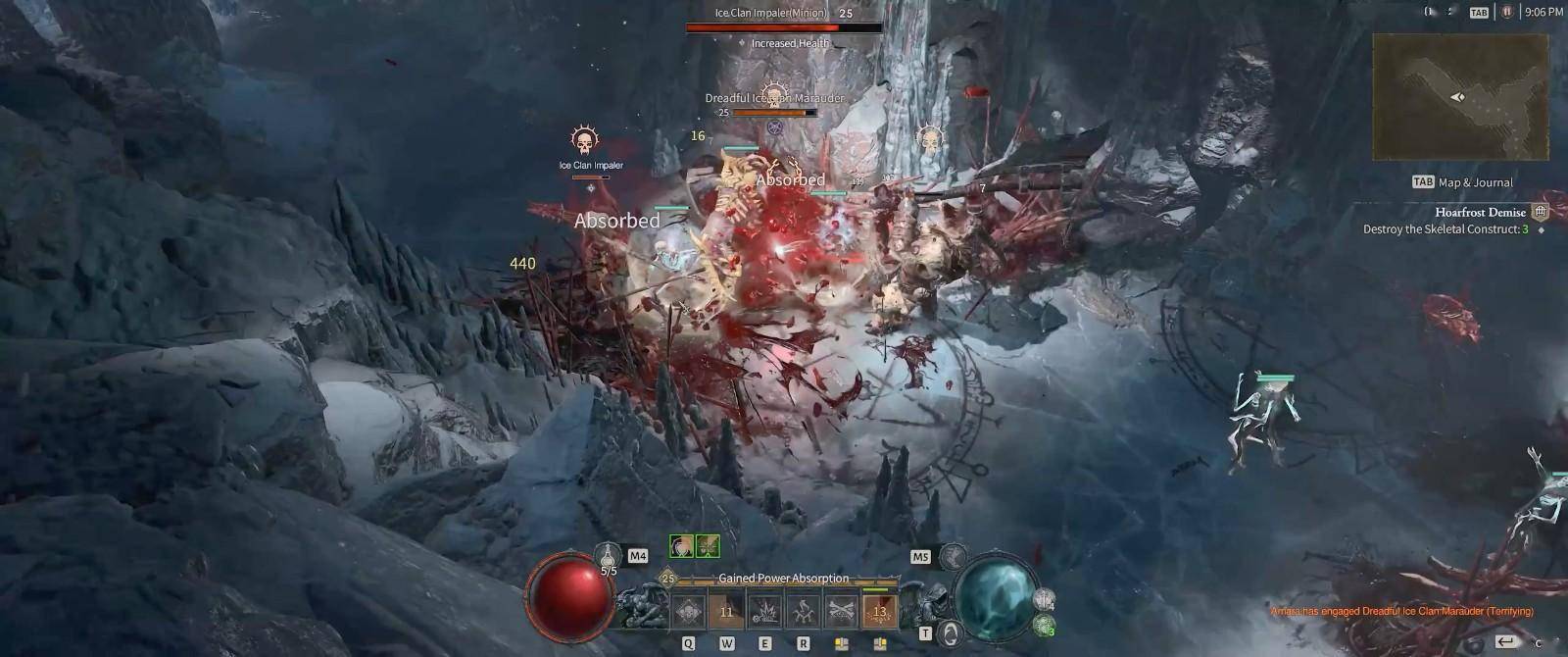Screen dimensions: 1568x657
Task: Select the skill showing 13 cooldown
Action: click(x=879, y=611)
